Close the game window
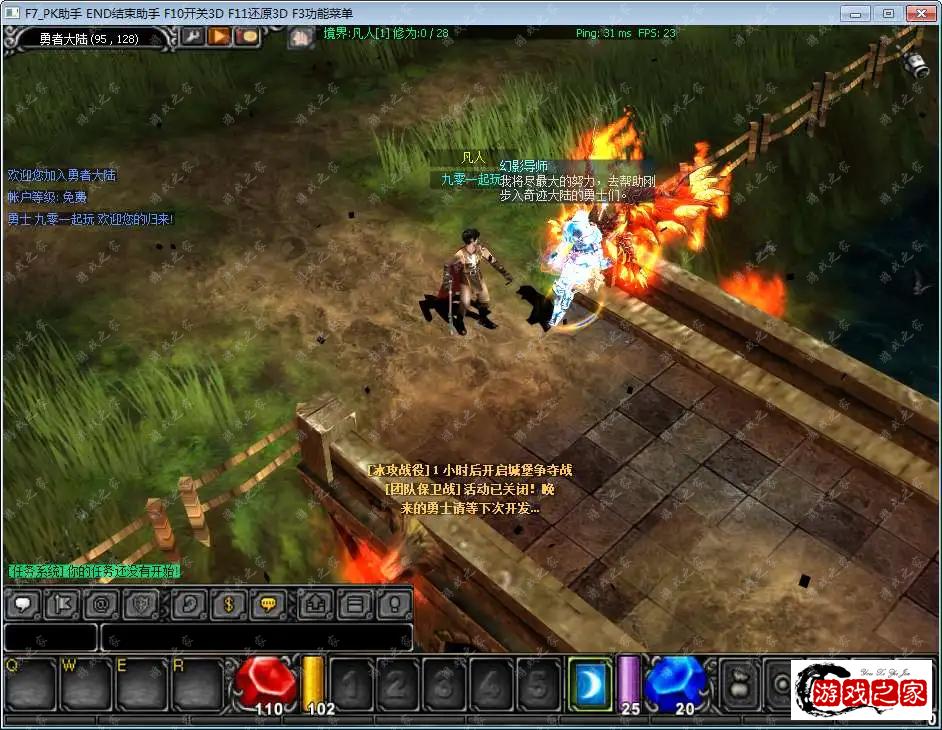This screenshot has width=942, height=730. pyautogui.click(x=917, y=13)
